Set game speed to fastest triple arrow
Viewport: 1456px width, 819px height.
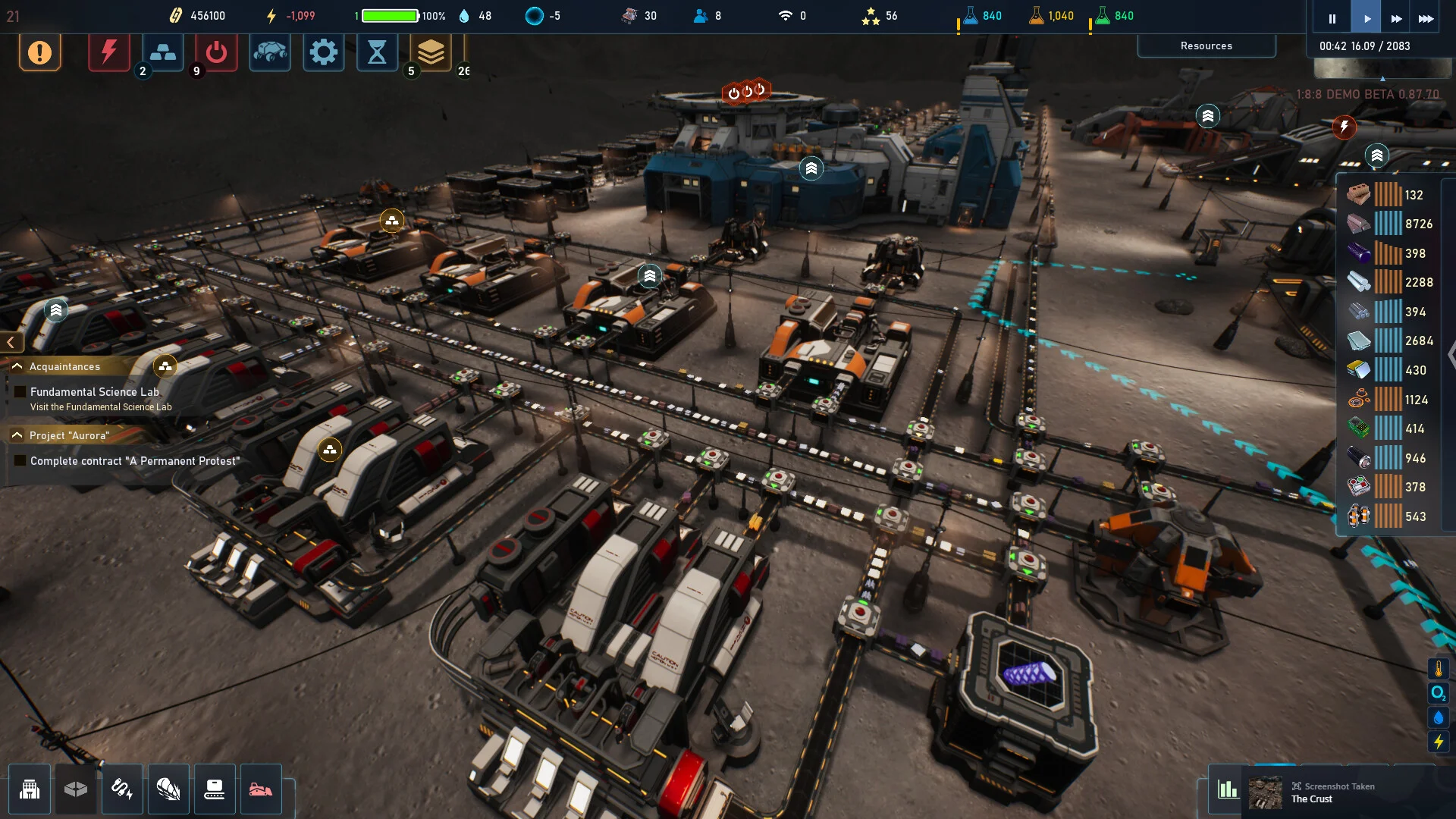tap(1426, 18)
